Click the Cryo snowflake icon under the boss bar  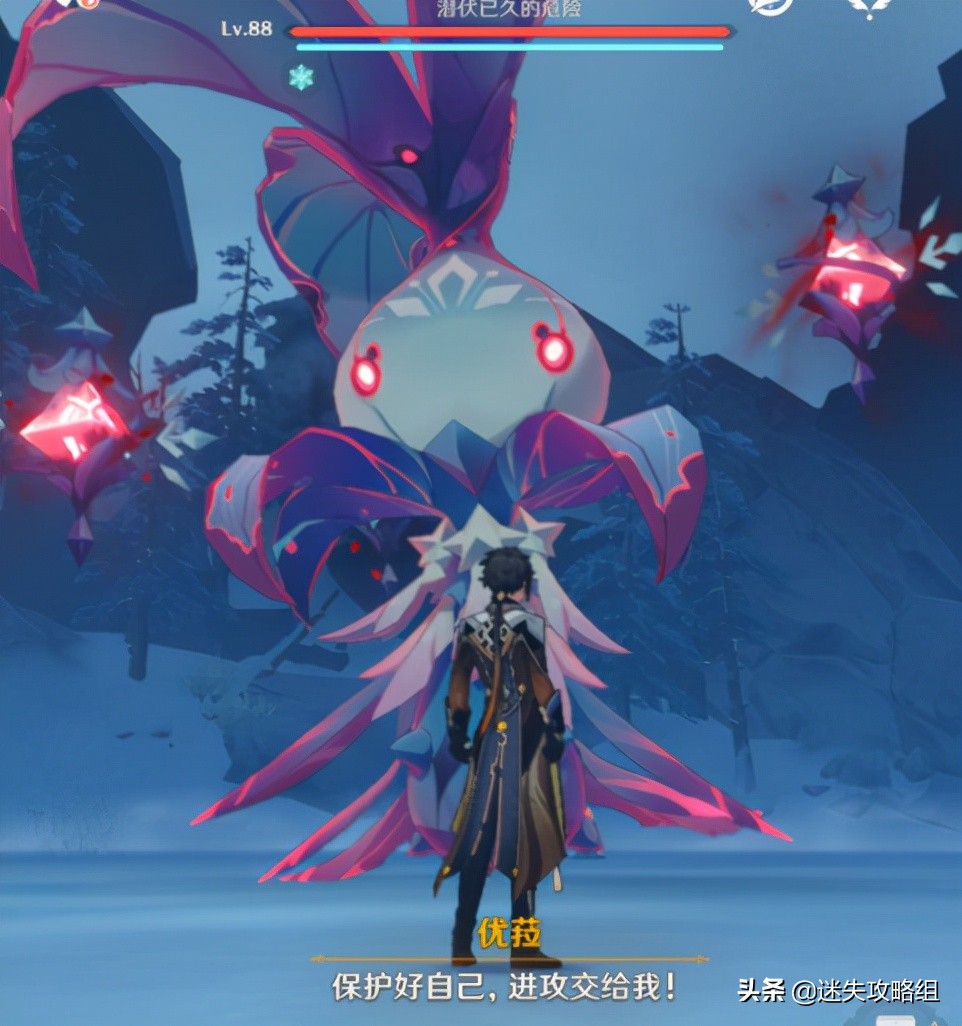(300, 77)
